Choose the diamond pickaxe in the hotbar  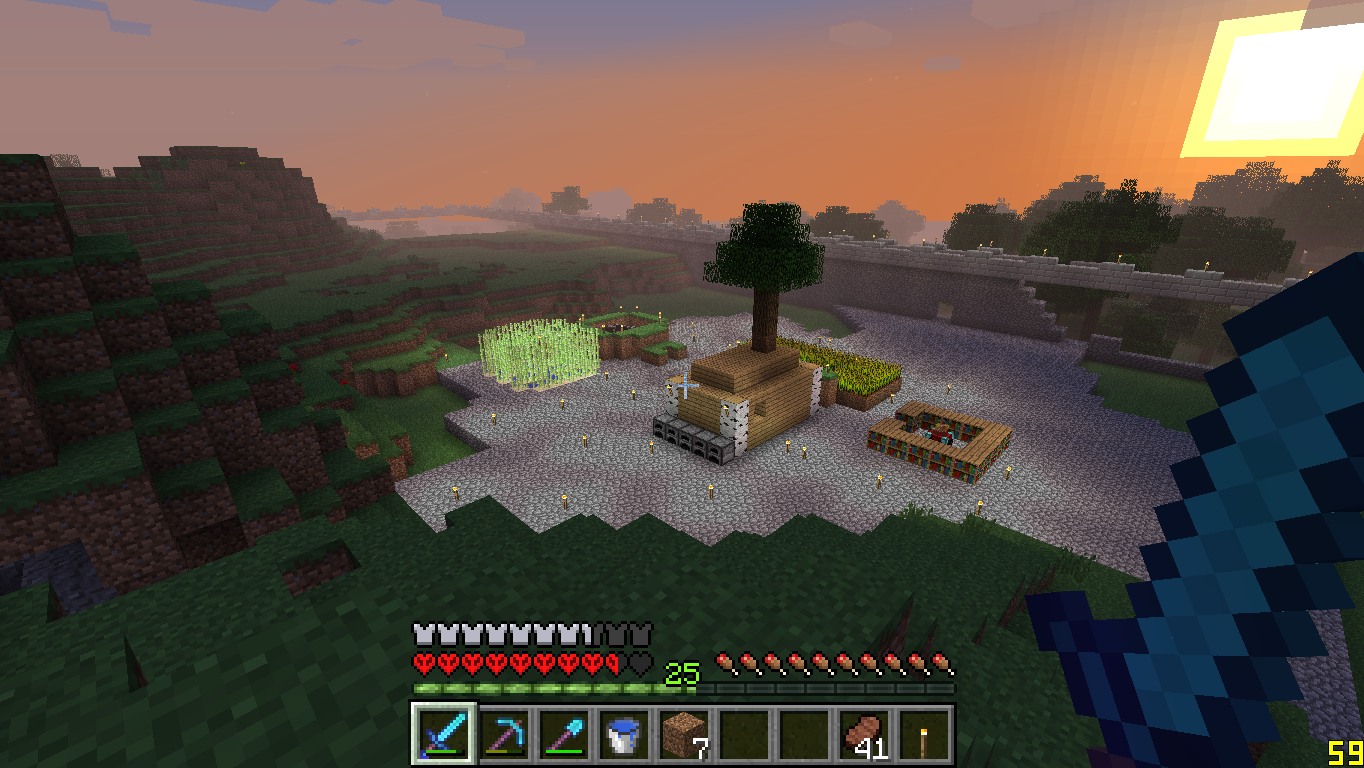503,736
